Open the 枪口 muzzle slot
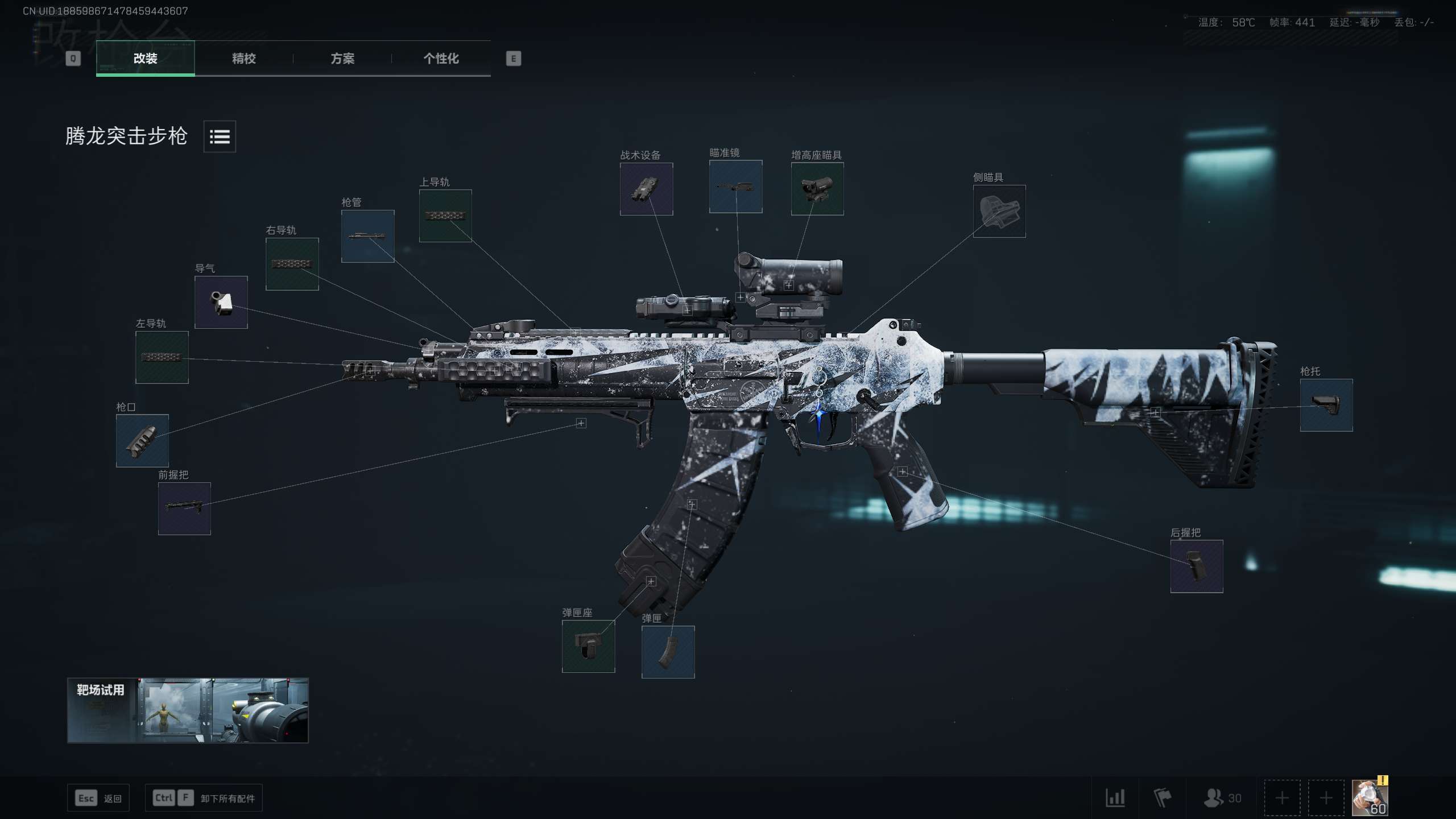 point(142,441)
